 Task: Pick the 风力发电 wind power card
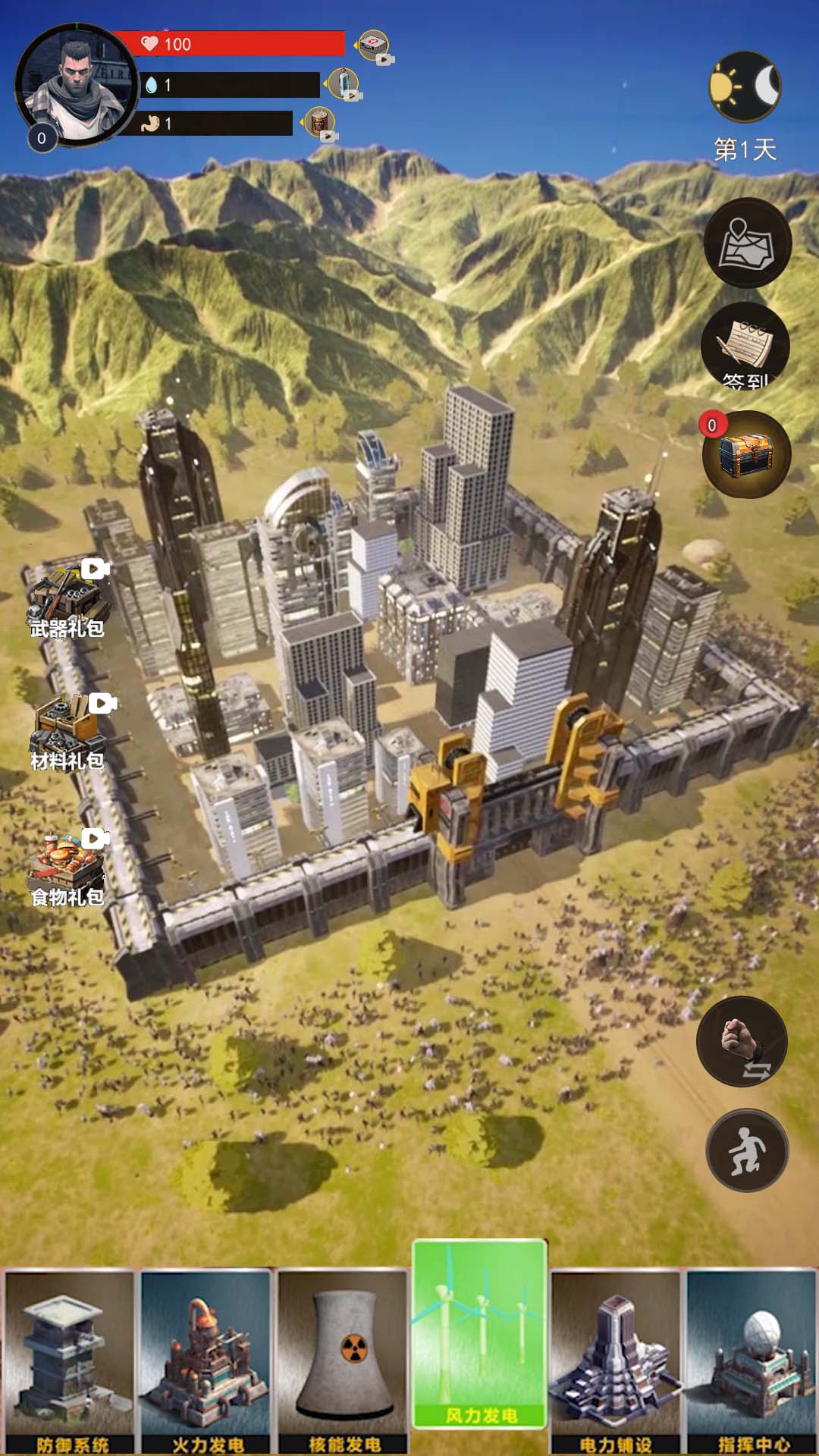coord(479,1335)
